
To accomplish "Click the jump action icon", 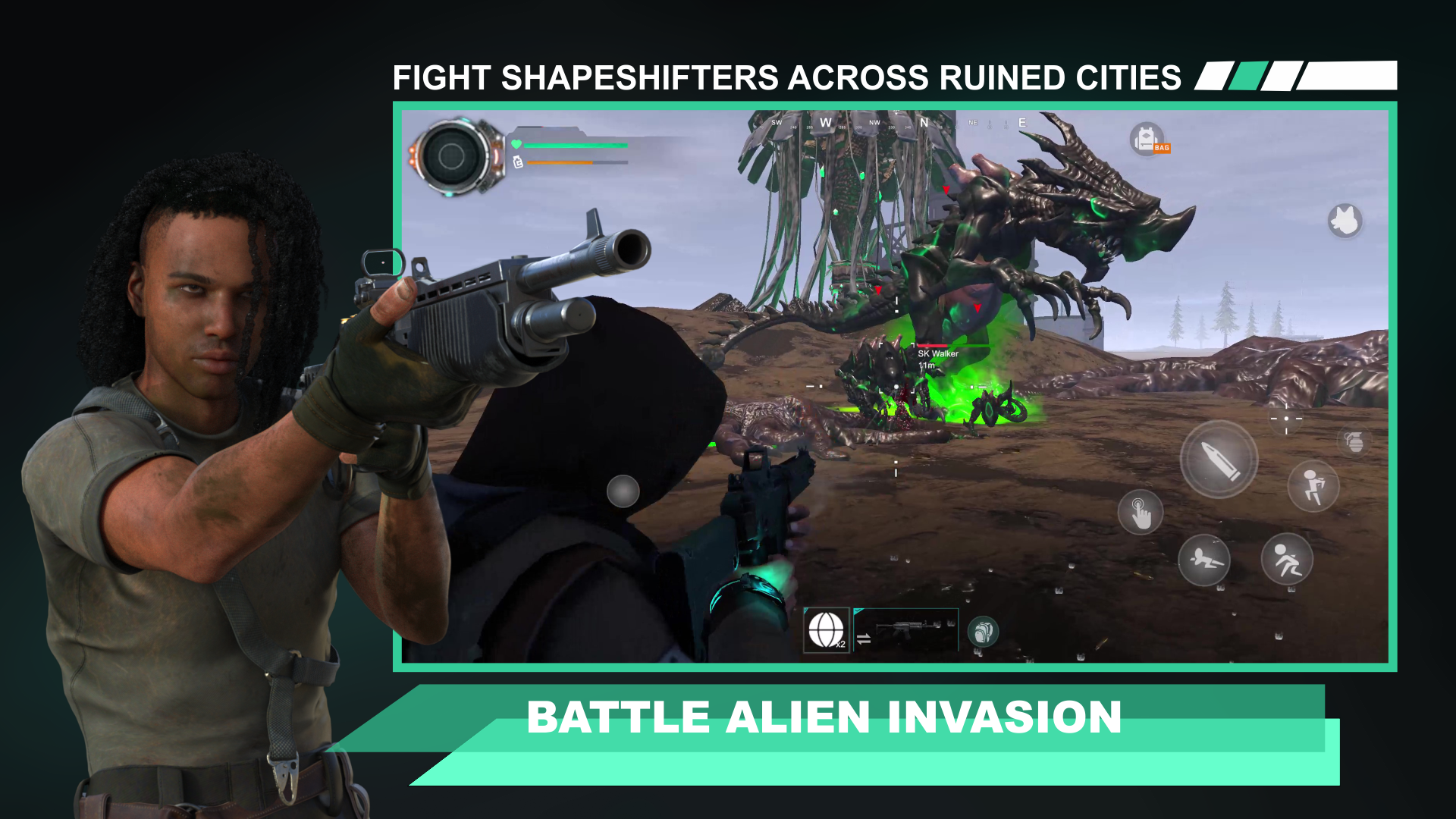I will click(1314, 488).
